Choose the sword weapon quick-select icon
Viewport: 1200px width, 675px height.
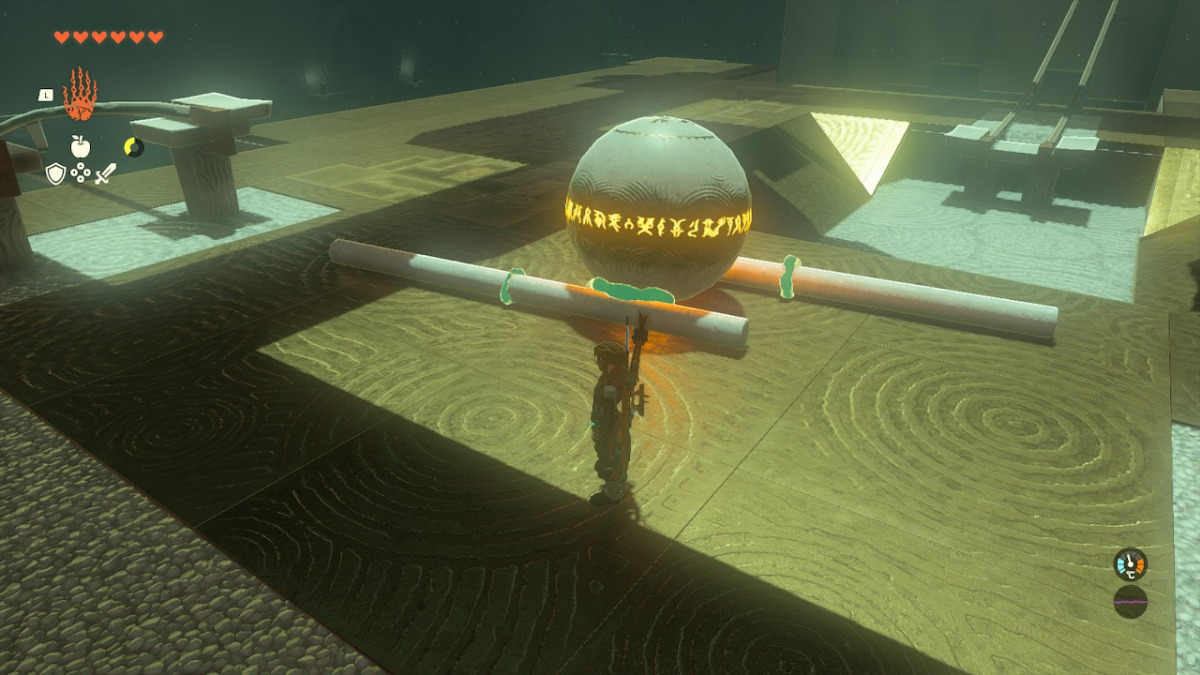pos(105,174)
